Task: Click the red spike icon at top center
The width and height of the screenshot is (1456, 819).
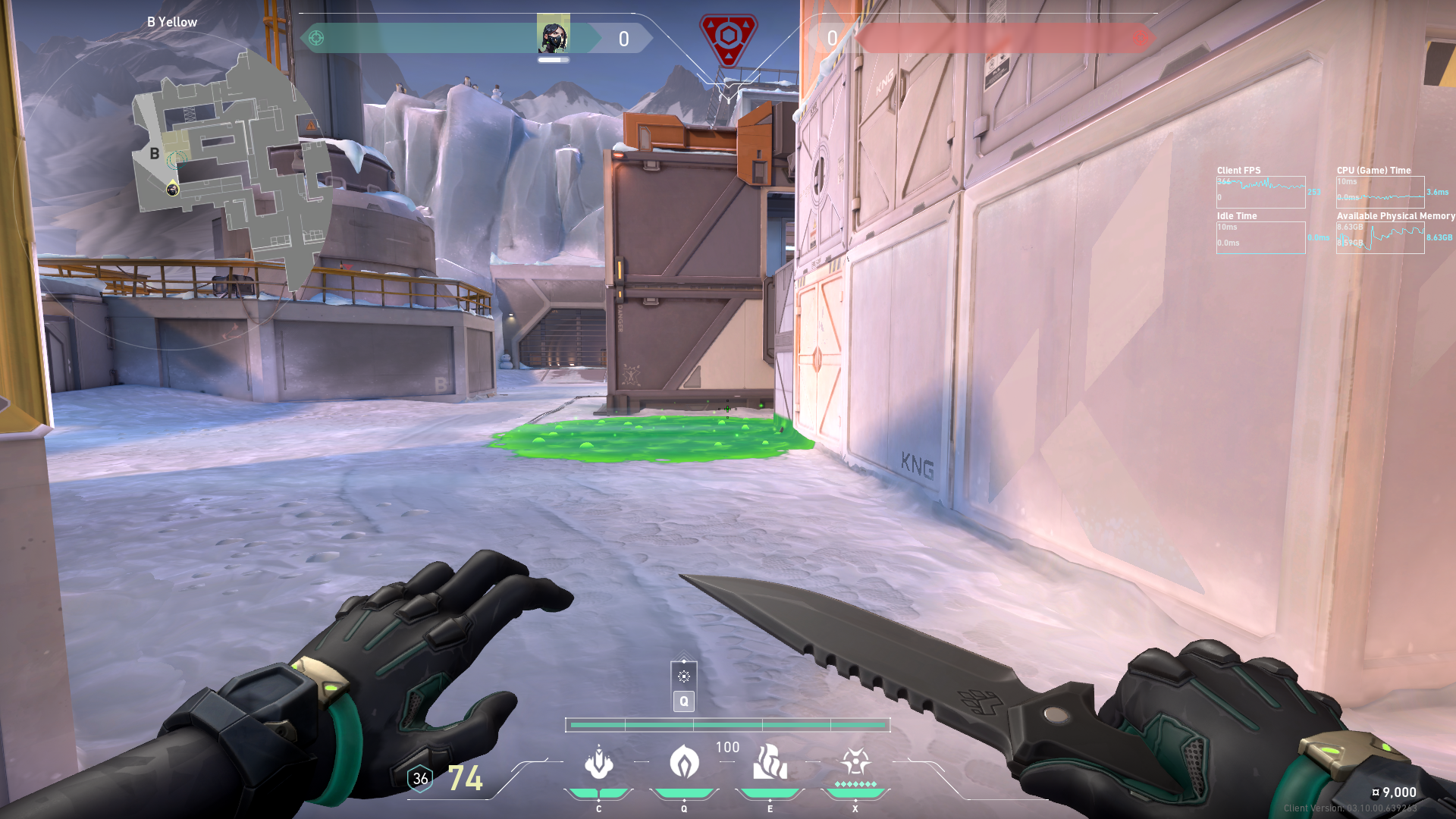Action: (x=728, y=38)
